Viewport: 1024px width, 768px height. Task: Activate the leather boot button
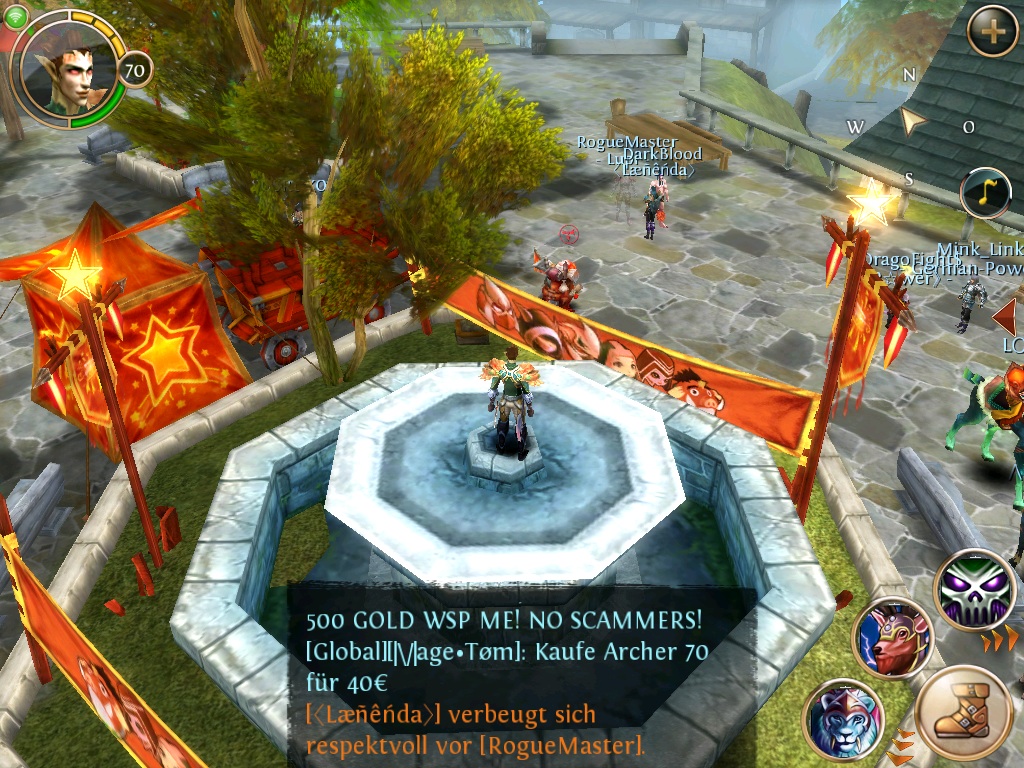[964, 712]
